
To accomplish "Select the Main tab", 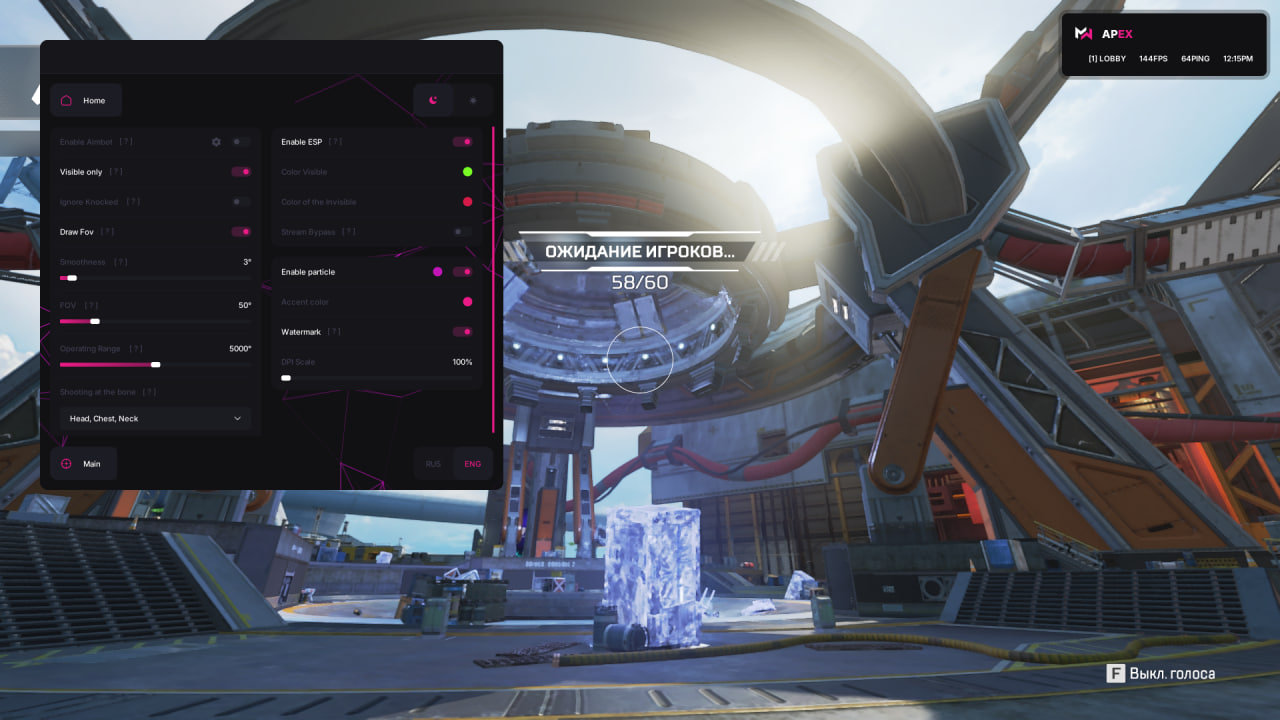I will [x=83, y=464].
